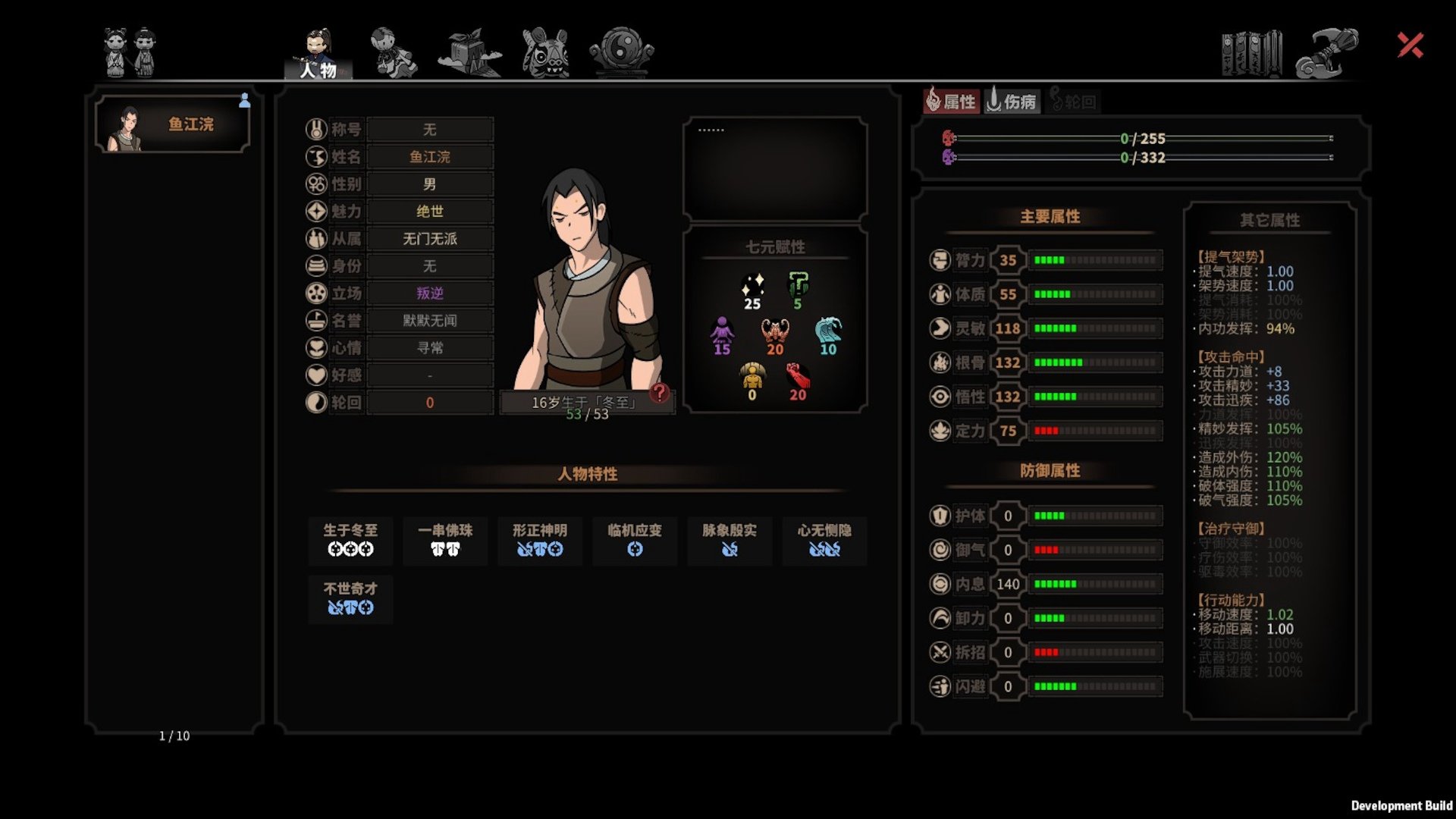This screenshot has width=1456, height=819.
Task: Select the 脉象殷实 trait
Action: [730, 540]
